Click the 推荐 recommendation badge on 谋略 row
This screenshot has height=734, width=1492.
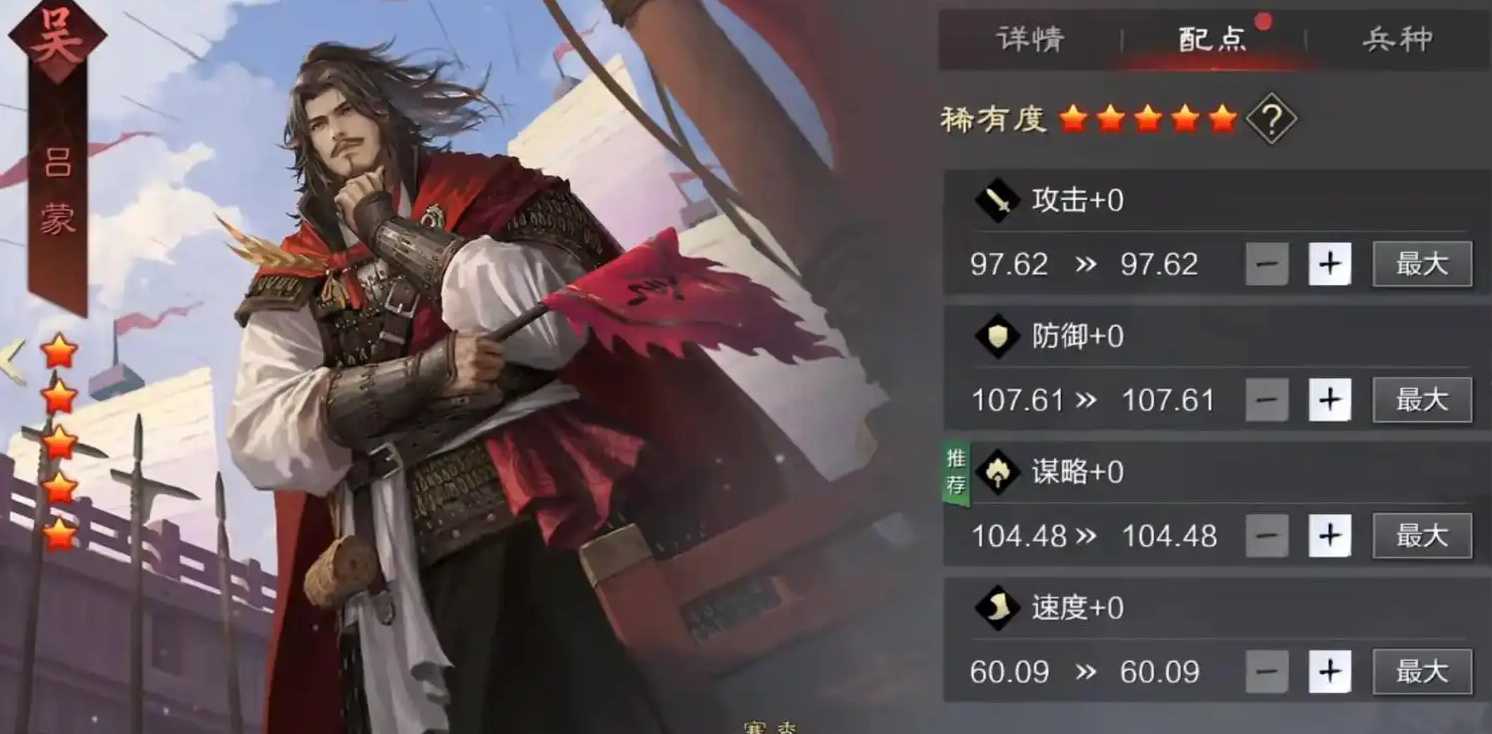956,472
